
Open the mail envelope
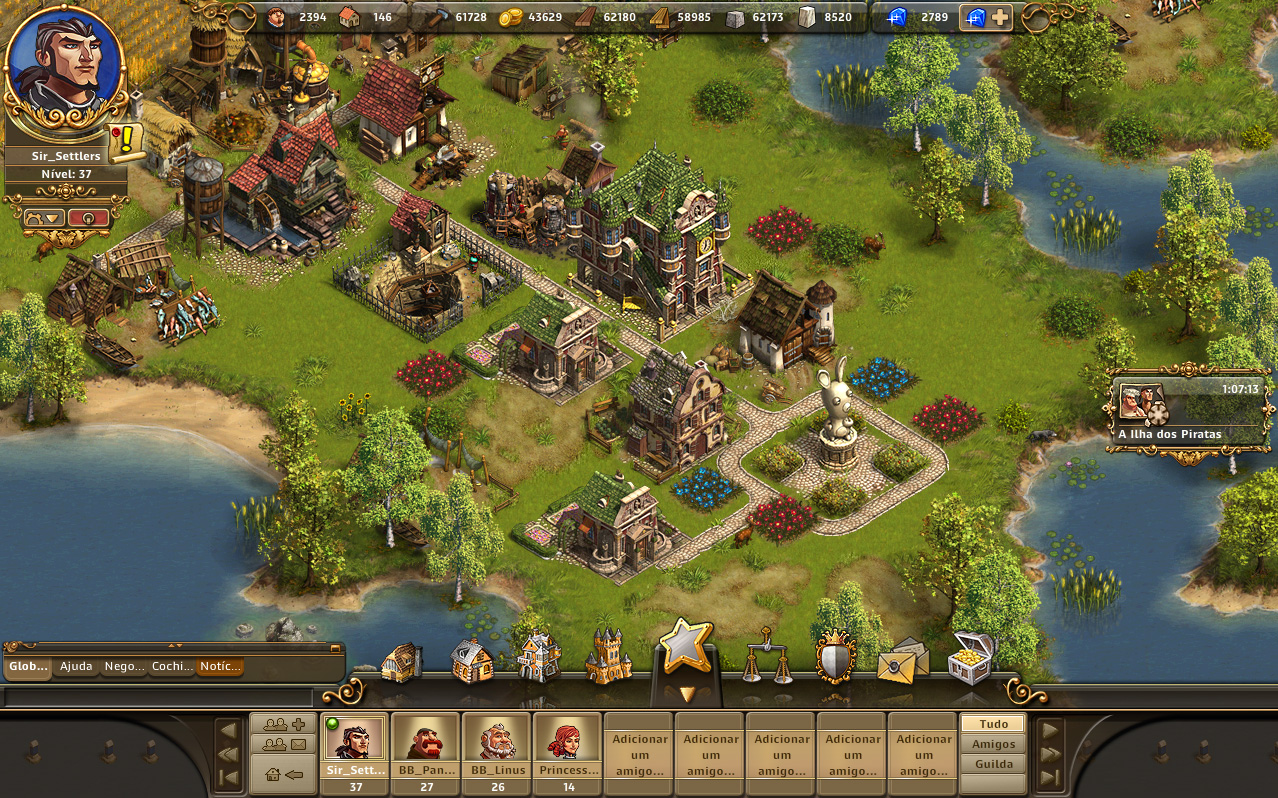902,660
